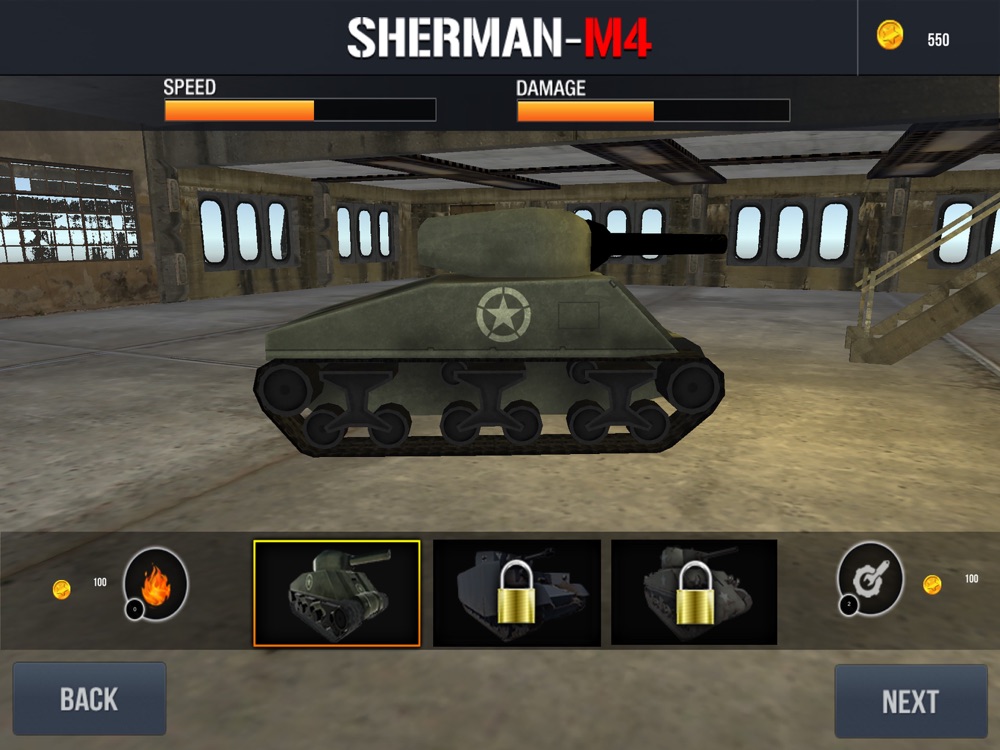The width and height of the screenshot is (1000, 750).
Task: Proceed with the NEXT button
Action: click(x=910, y=701)
